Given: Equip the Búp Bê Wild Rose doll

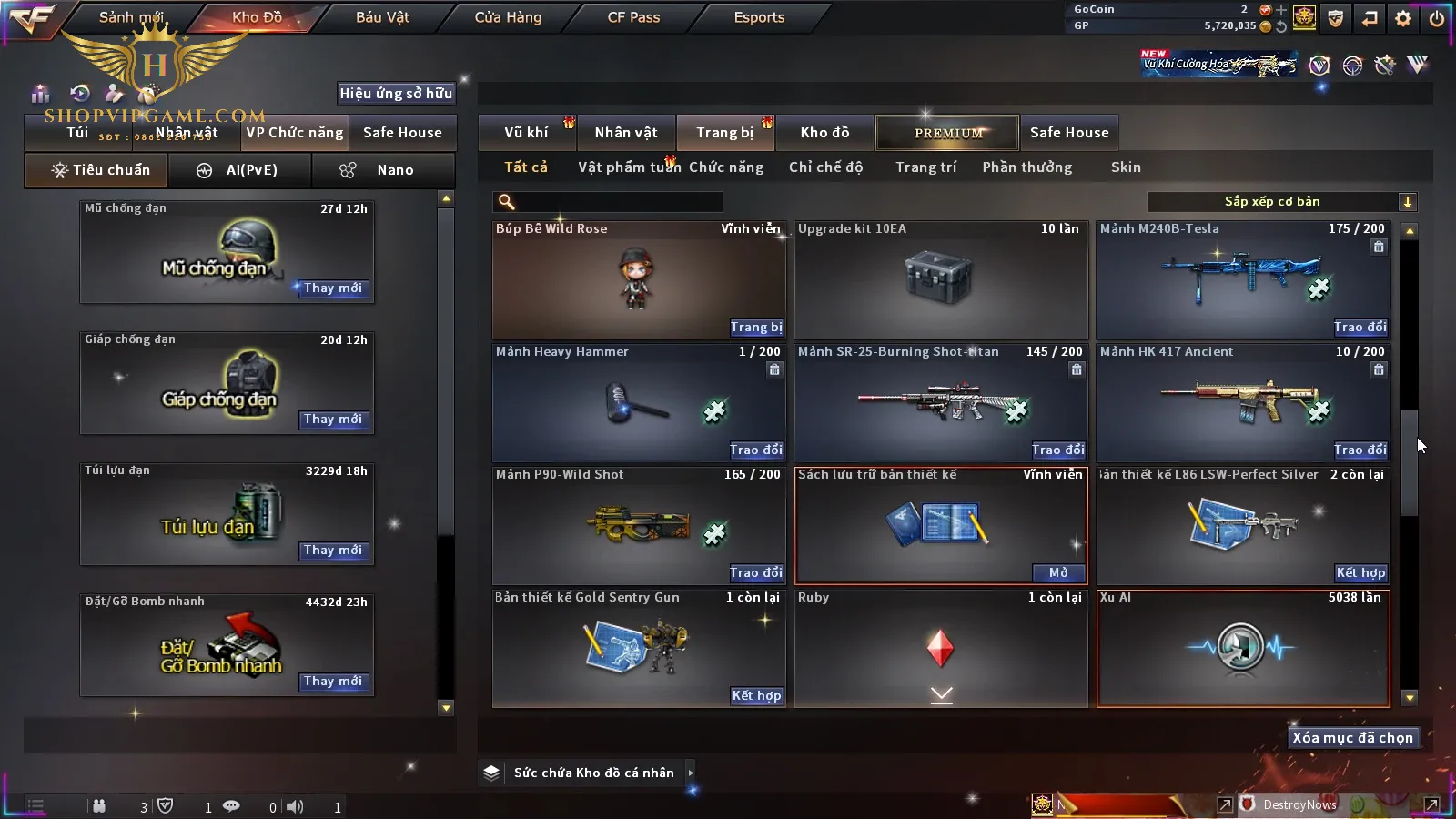Looking at the screenshot, I should 756,328.
